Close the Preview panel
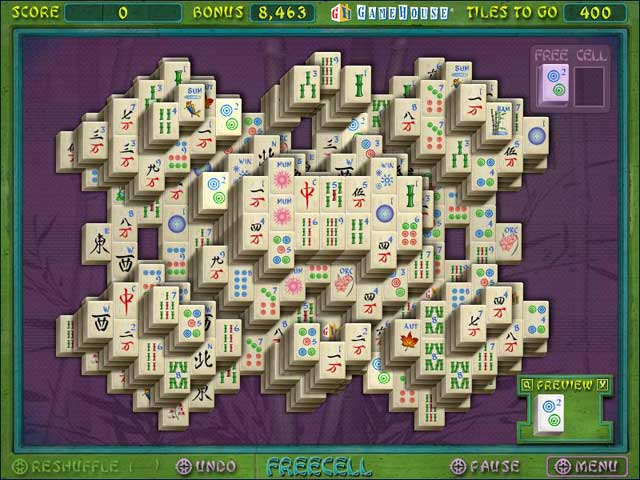 (x=602, y=383)
